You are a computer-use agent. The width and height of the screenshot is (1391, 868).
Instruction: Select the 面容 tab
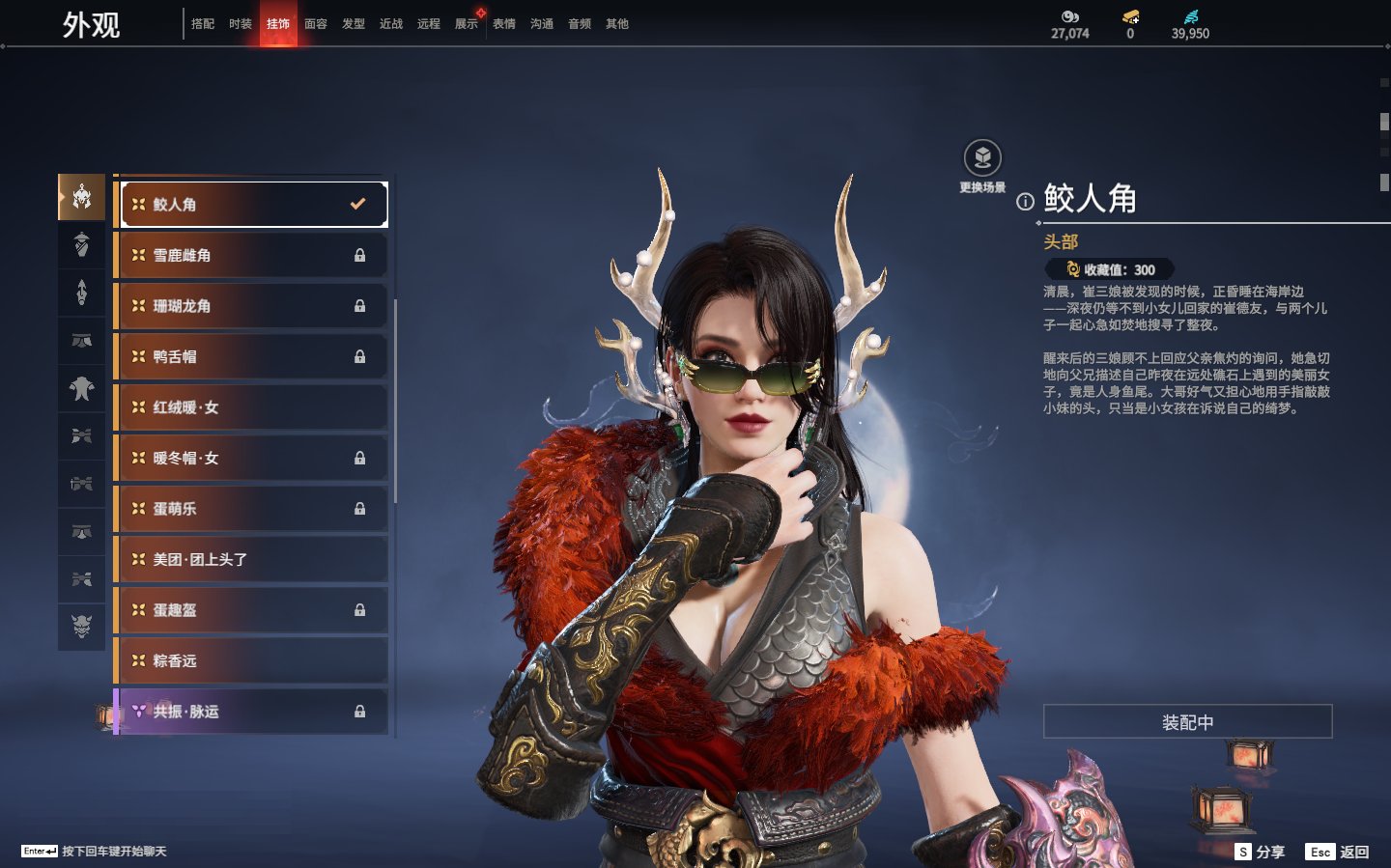coord(316,24)
